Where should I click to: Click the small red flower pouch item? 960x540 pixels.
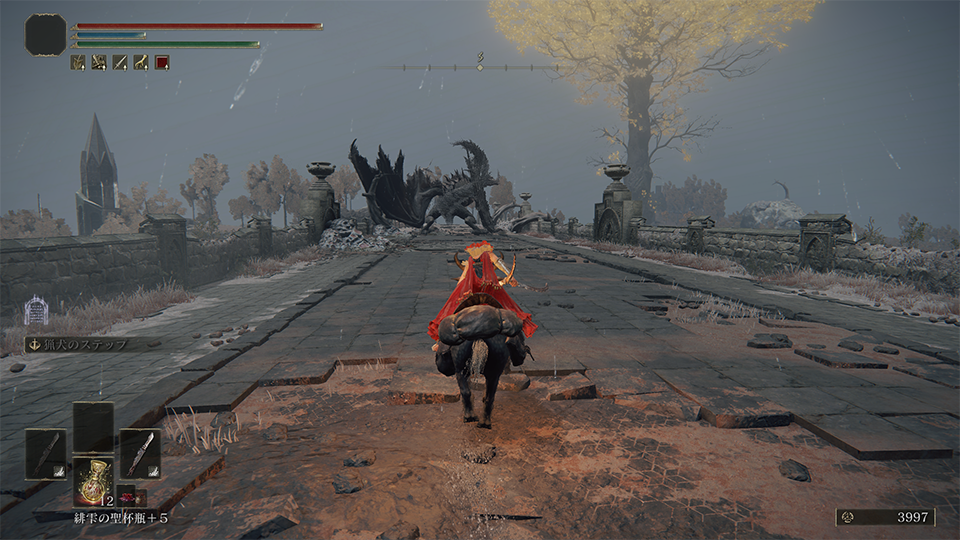129,497
